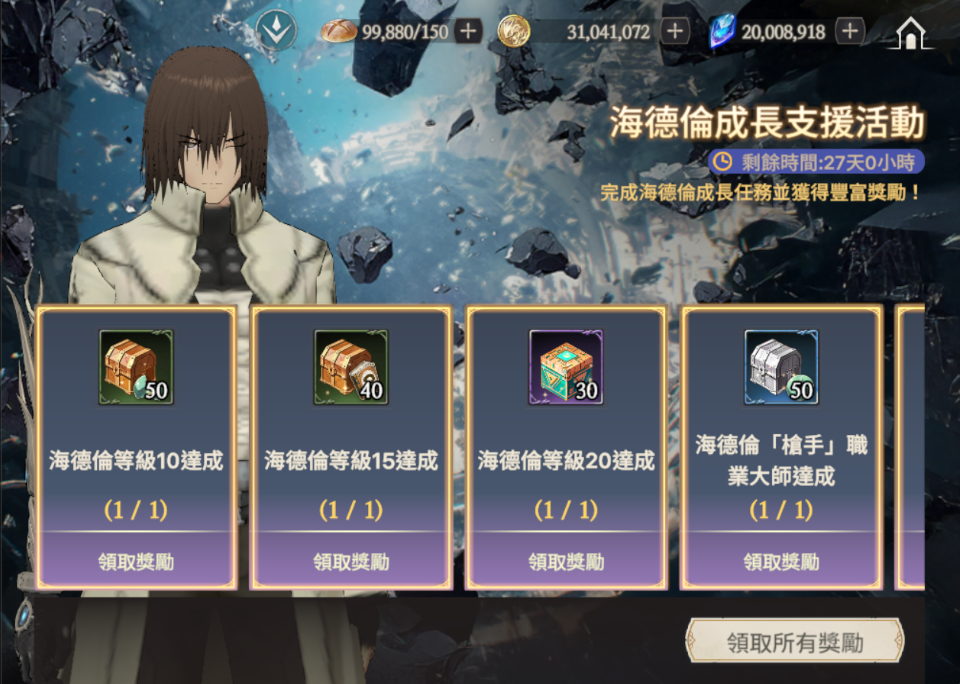Inspect the level 10 orange chest reward icon
Image resolution: width=960 pixels, height=684 pixels.
[x=136, y=367]
